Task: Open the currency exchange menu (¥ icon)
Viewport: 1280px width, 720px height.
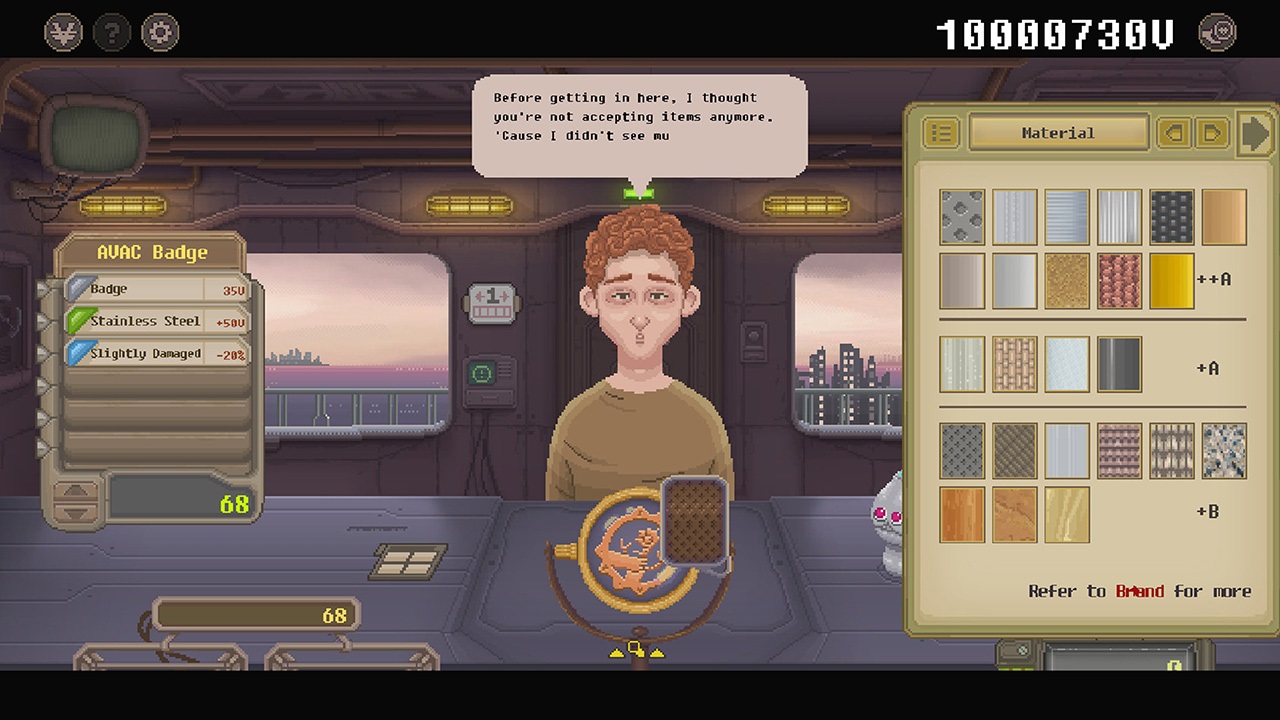Action: point(61,31)
